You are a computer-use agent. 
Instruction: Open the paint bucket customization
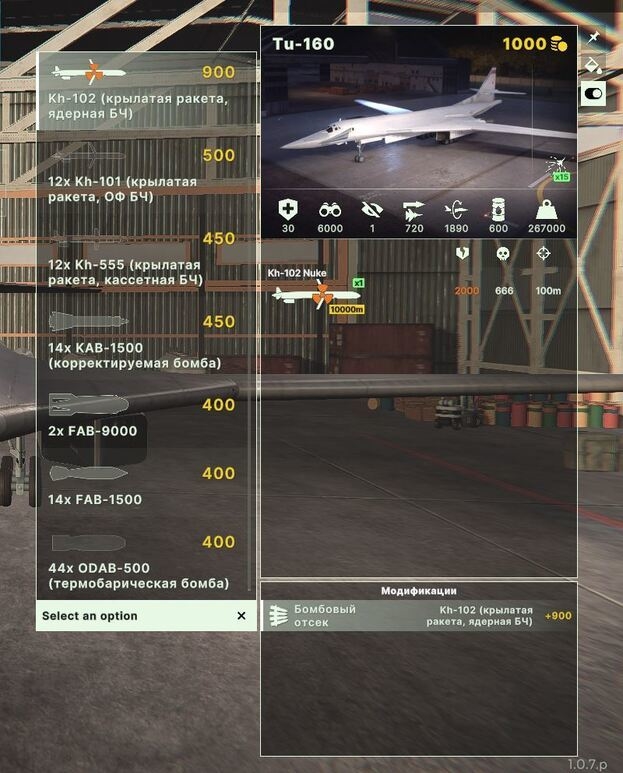[593, 66]
